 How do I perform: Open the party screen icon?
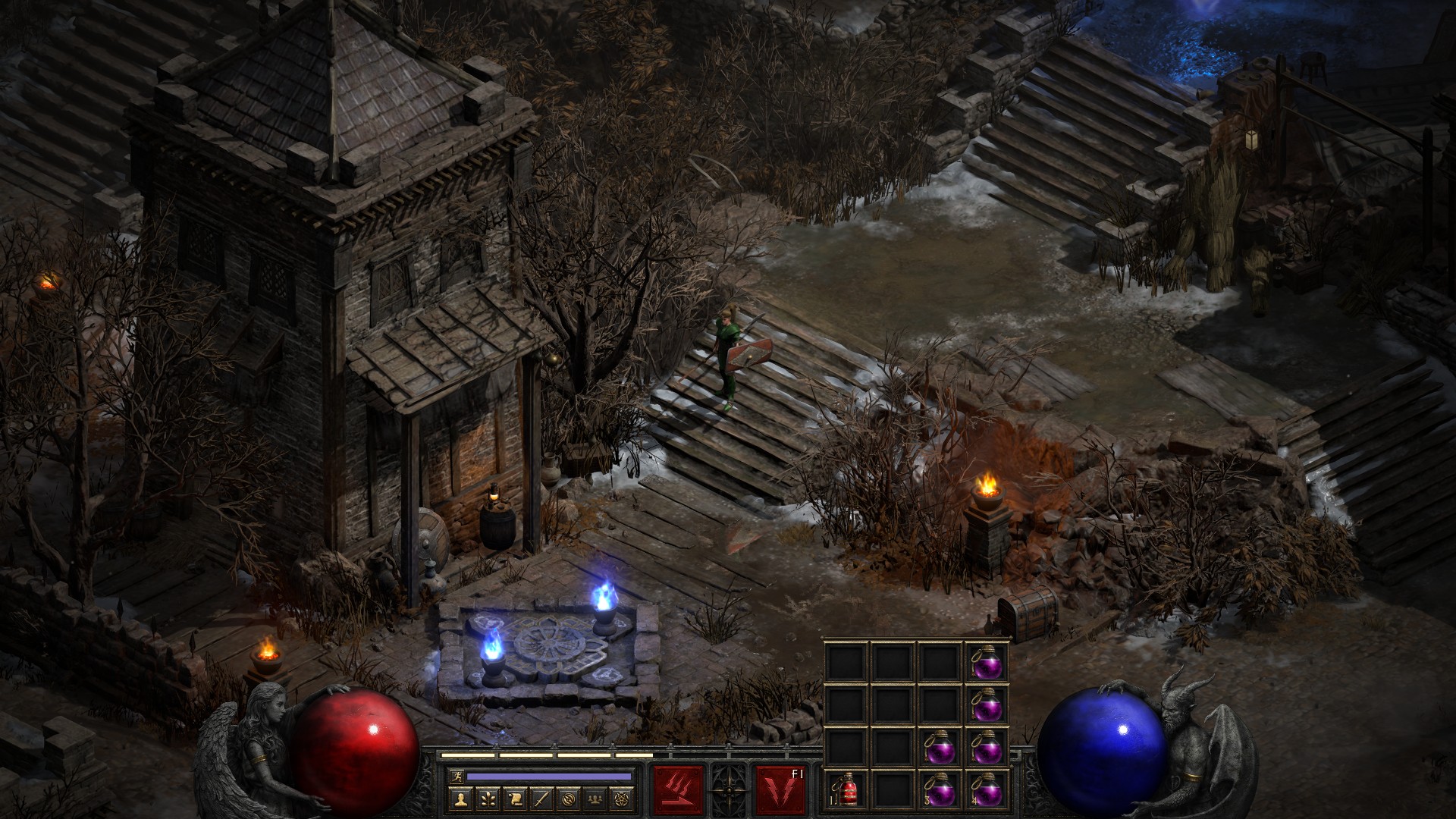pyautogui.click(x=595, y=799)
